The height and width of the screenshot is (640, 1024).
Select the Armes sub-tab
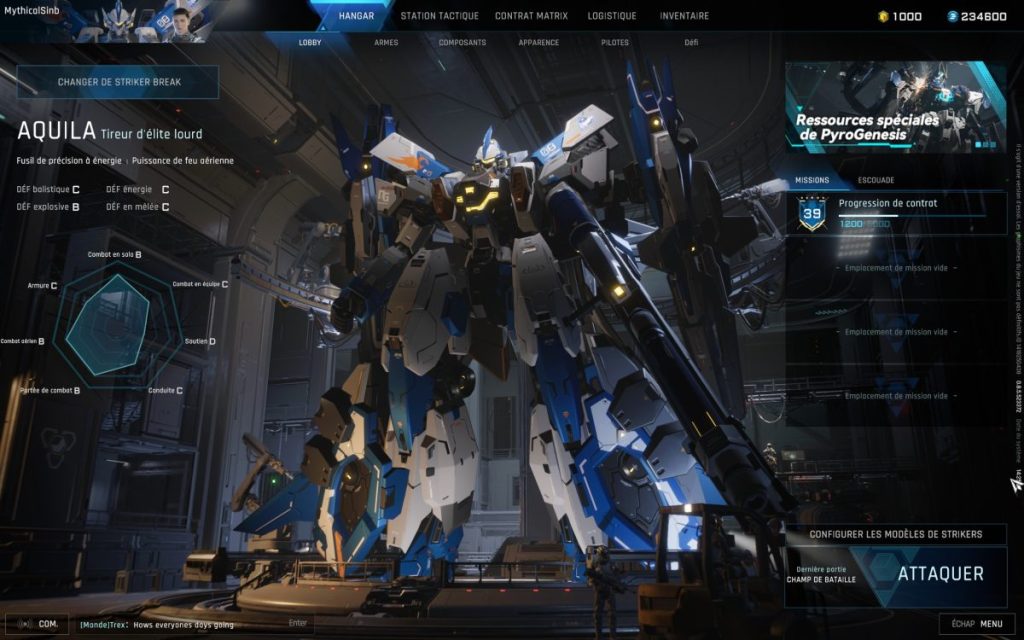pyautogui.click(x=386, y=43)
